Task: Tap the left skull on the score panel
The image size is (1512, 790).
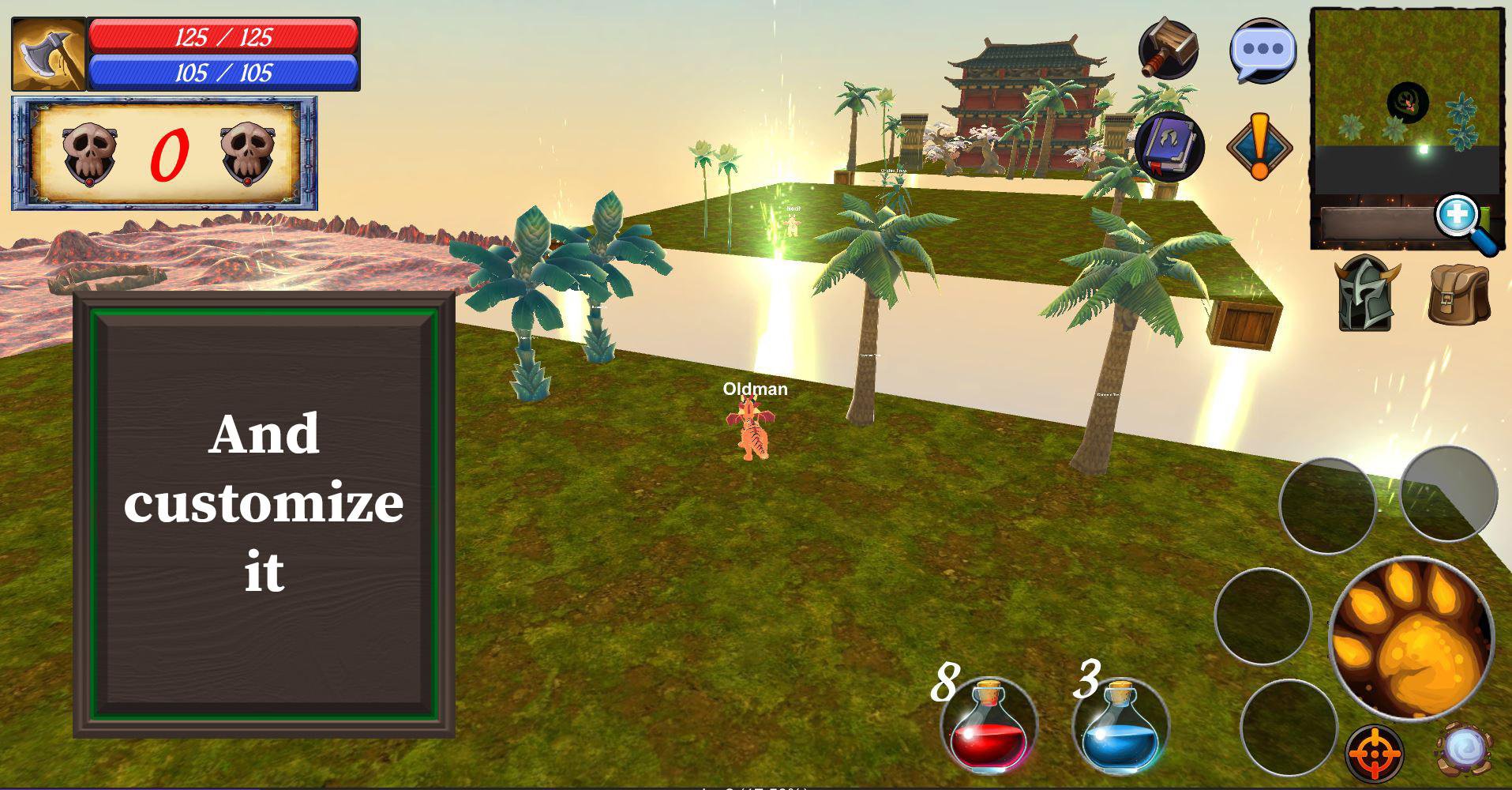Action: (x=89, y=152)
